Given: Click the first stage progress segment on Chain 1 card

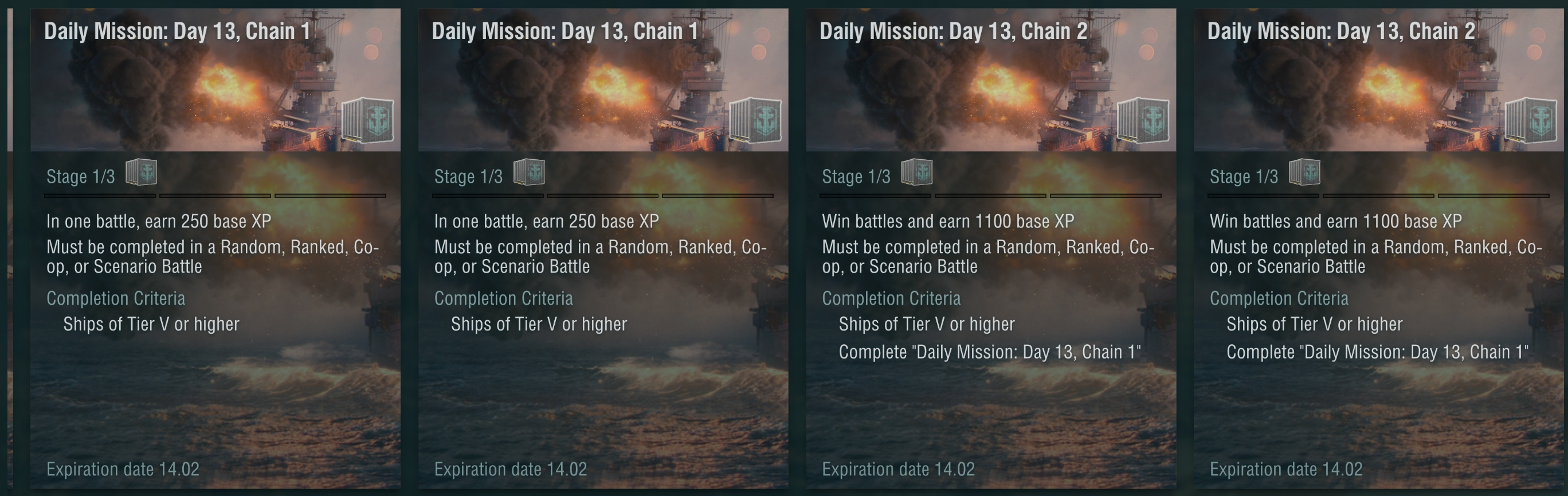Looking at the screenshot, I should point(99,195).
